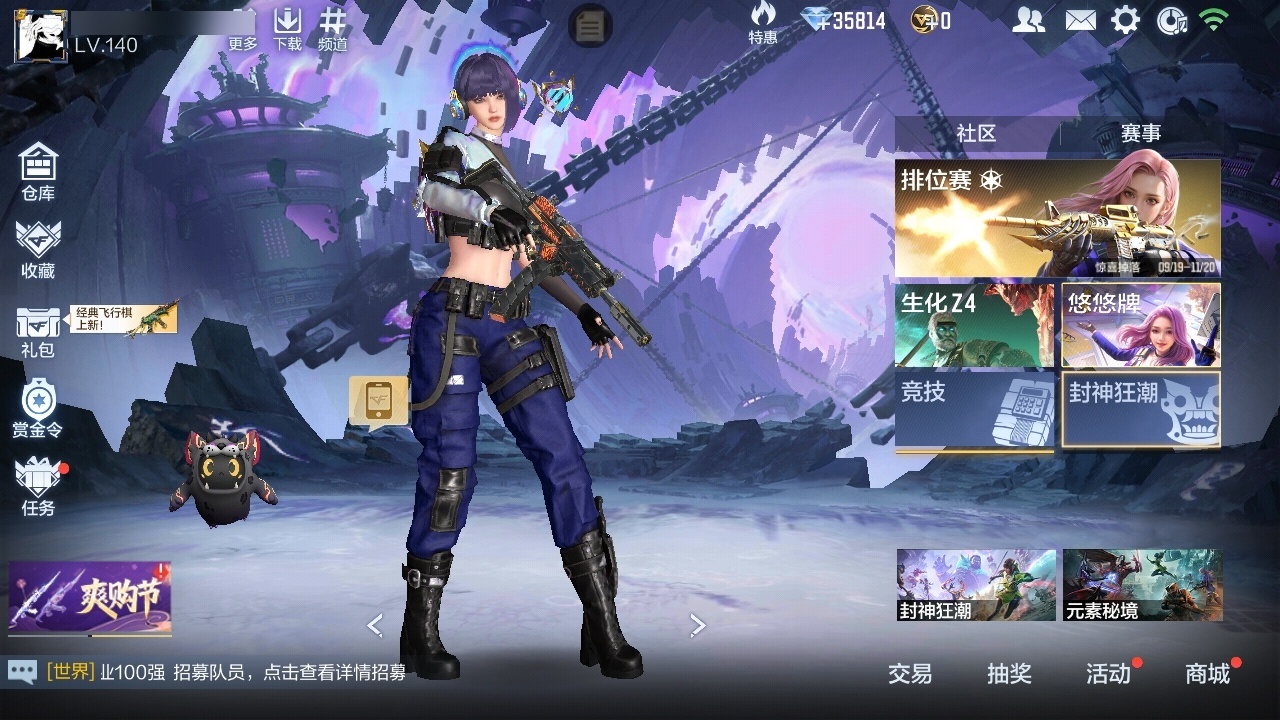
Task: Open the 商城 shop
Action: [x=1207, y=674]
